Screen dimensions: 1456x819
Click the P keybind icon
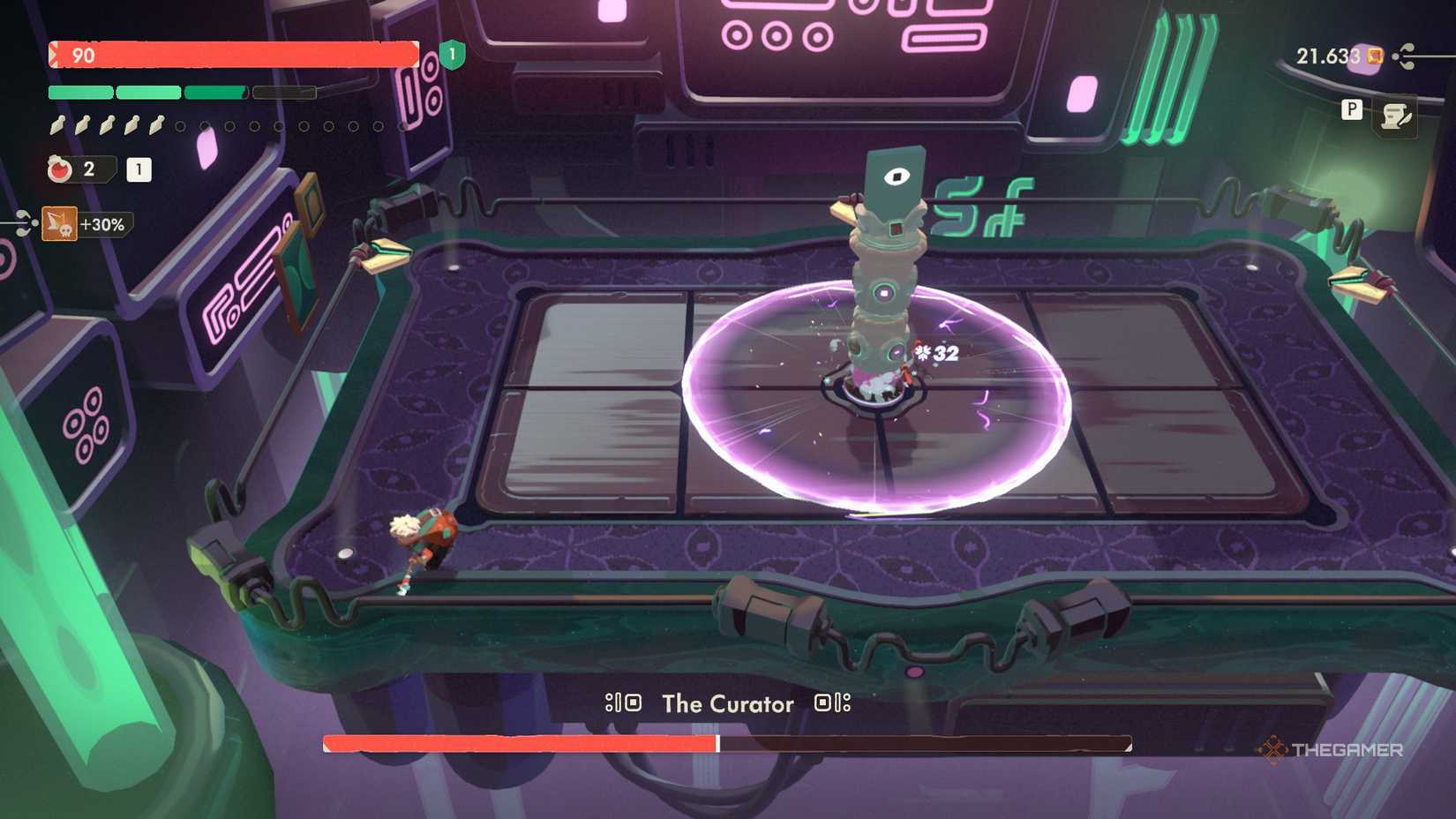click(x=1349, y=111)
